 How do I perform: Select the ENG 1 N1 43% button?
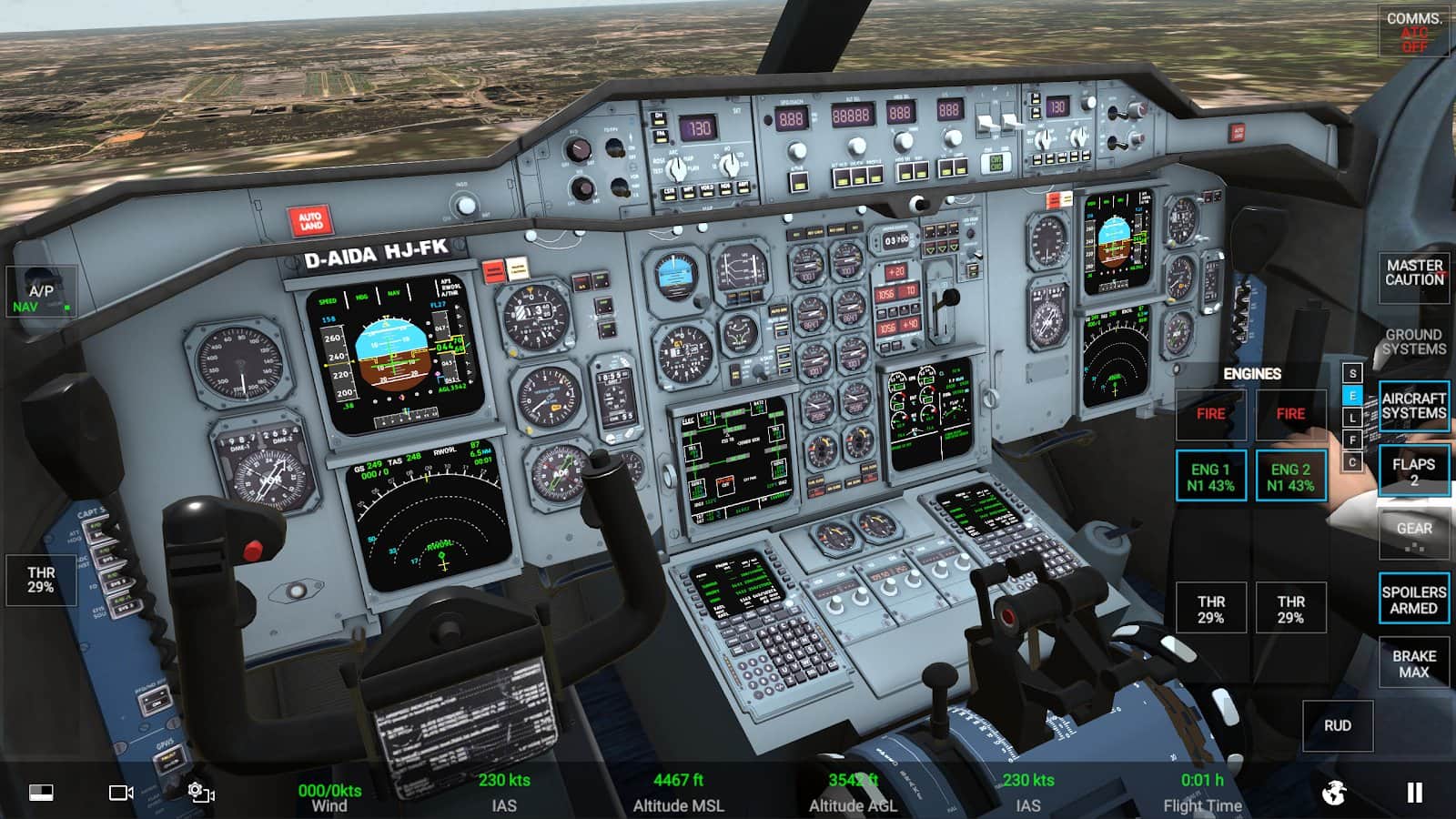[1210, 477]
